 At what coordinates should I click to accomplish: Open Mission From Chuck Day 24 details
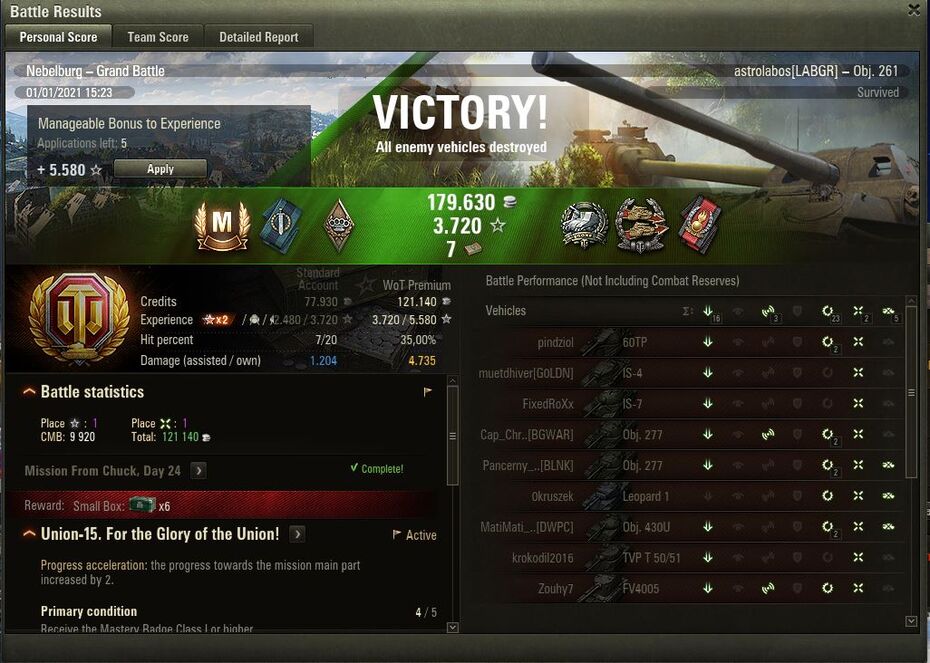(199, 470)
